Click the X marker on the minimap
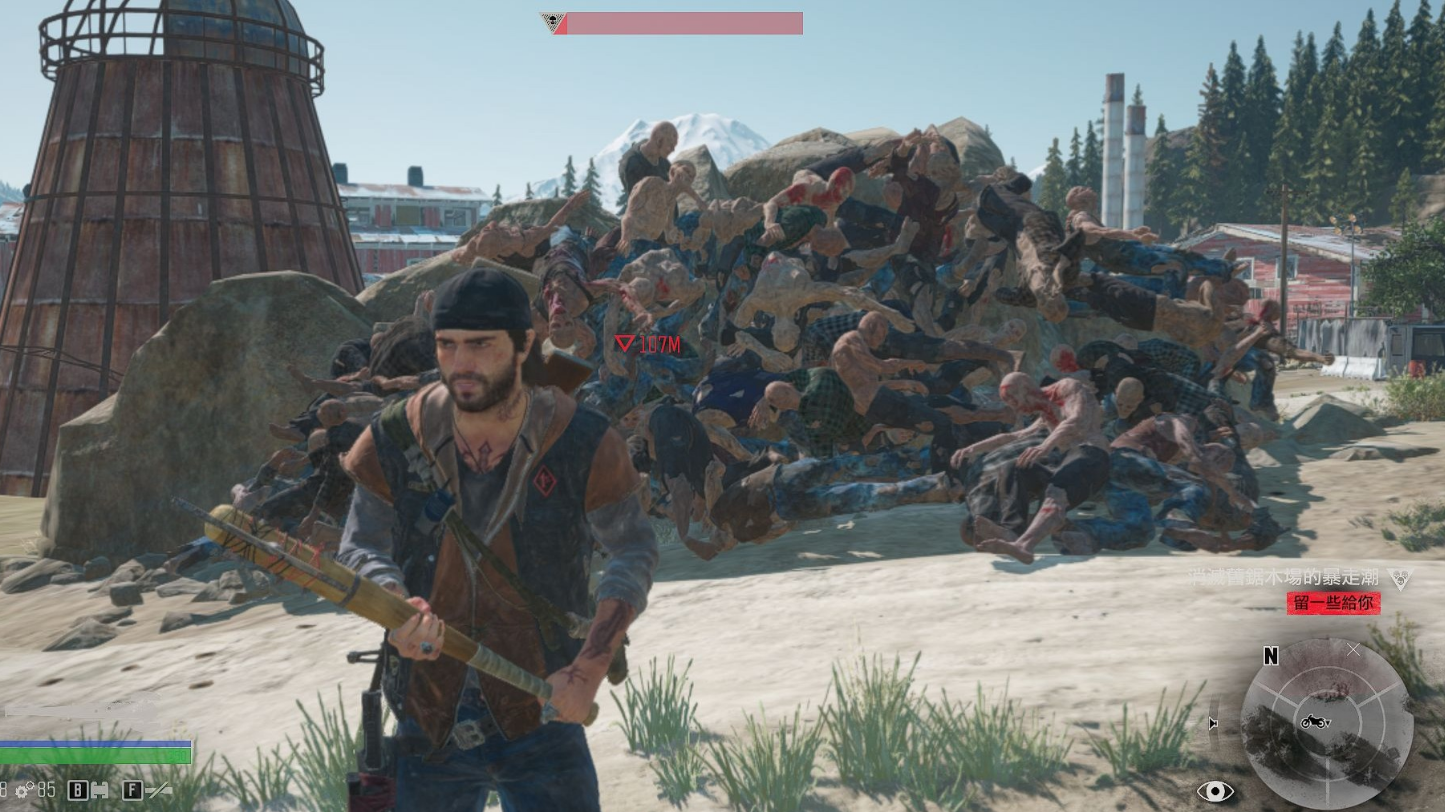Viewport: 1445px width, 812px height. pyautogui.click(x=1353, y=650)
